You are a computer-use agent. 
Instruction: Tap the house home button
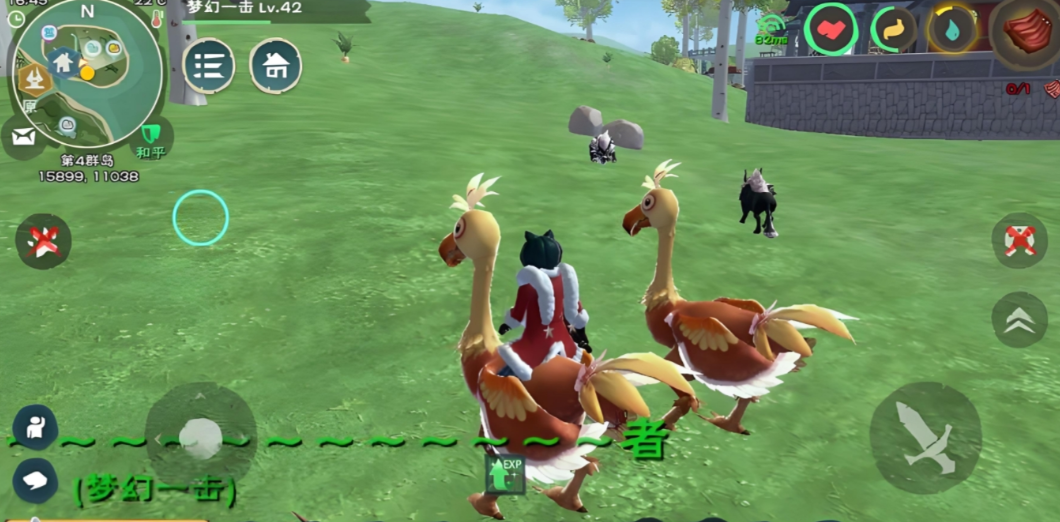coord(276,66)
